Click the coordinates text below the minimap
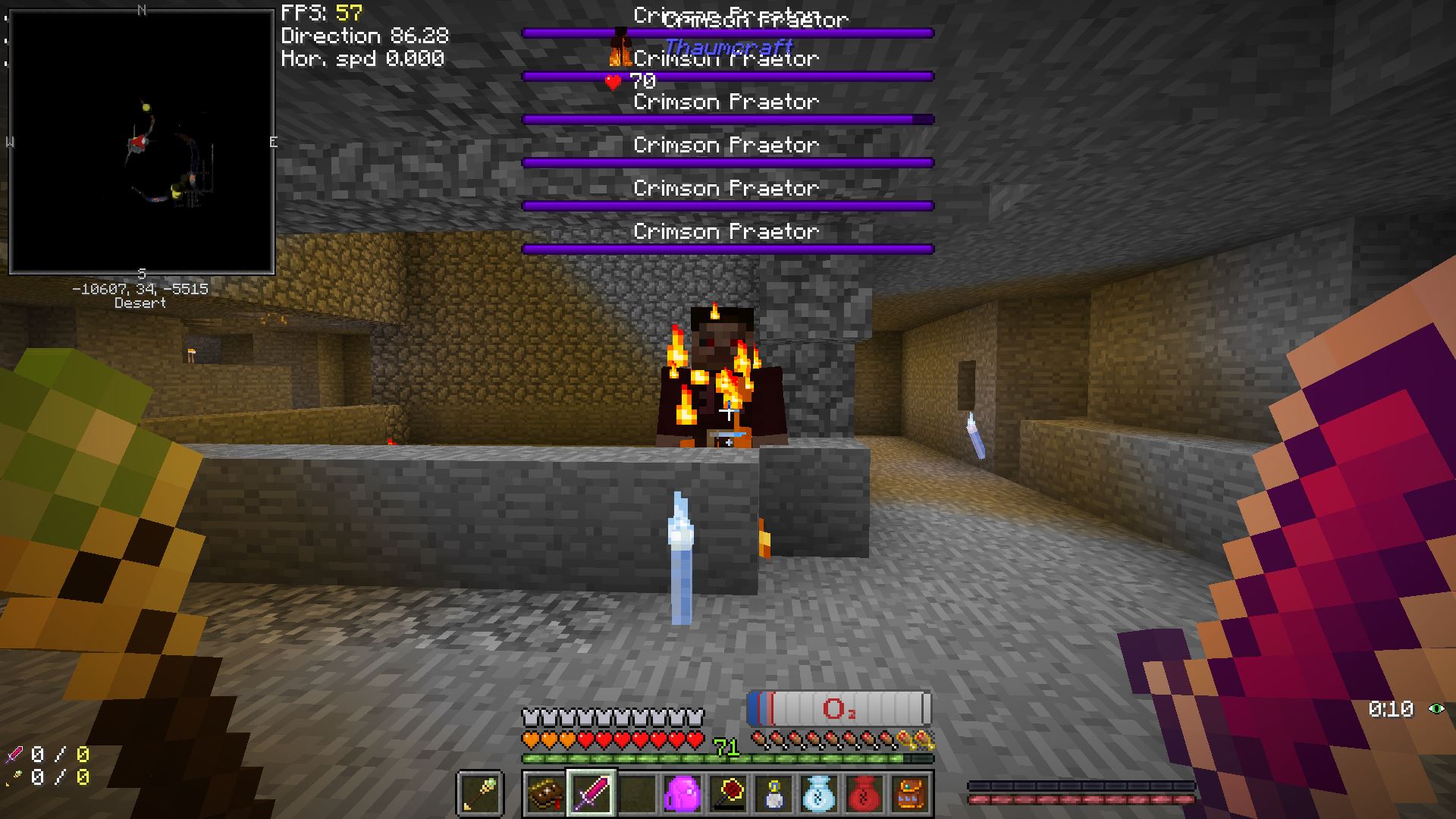The image size is (1456, 819). point(140,287)
